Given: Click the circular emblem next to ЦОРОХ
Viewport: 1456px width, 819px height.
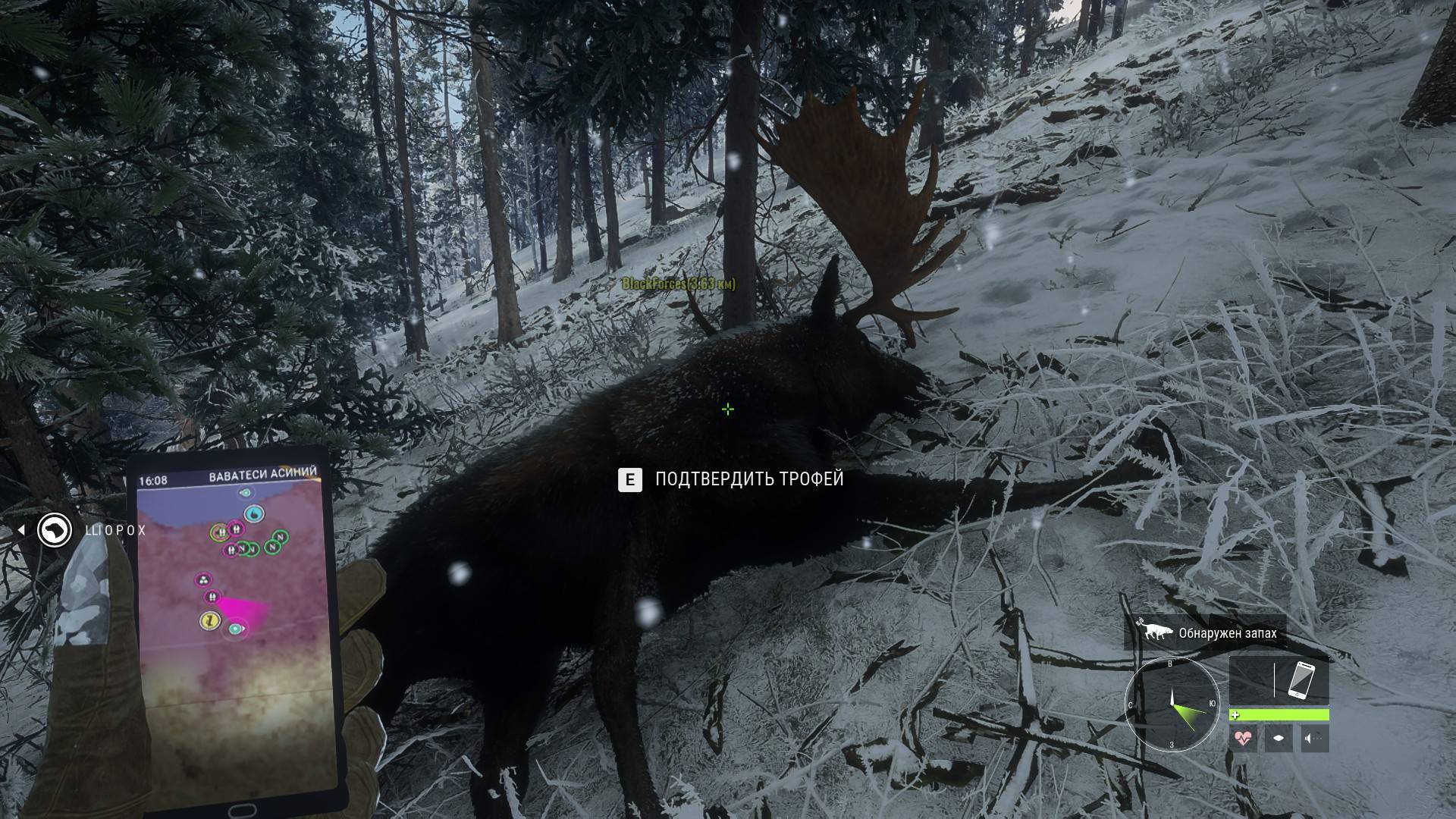Looking at the screenshot, I should click(x=53, y=531).
